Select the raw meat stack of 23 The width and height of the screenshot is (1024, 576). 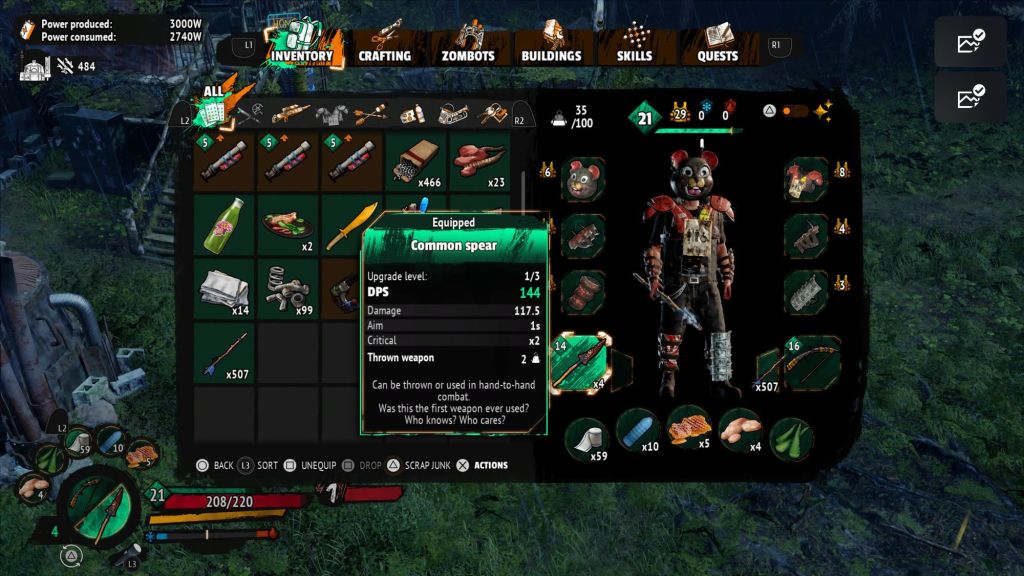[x=479, y=161]
